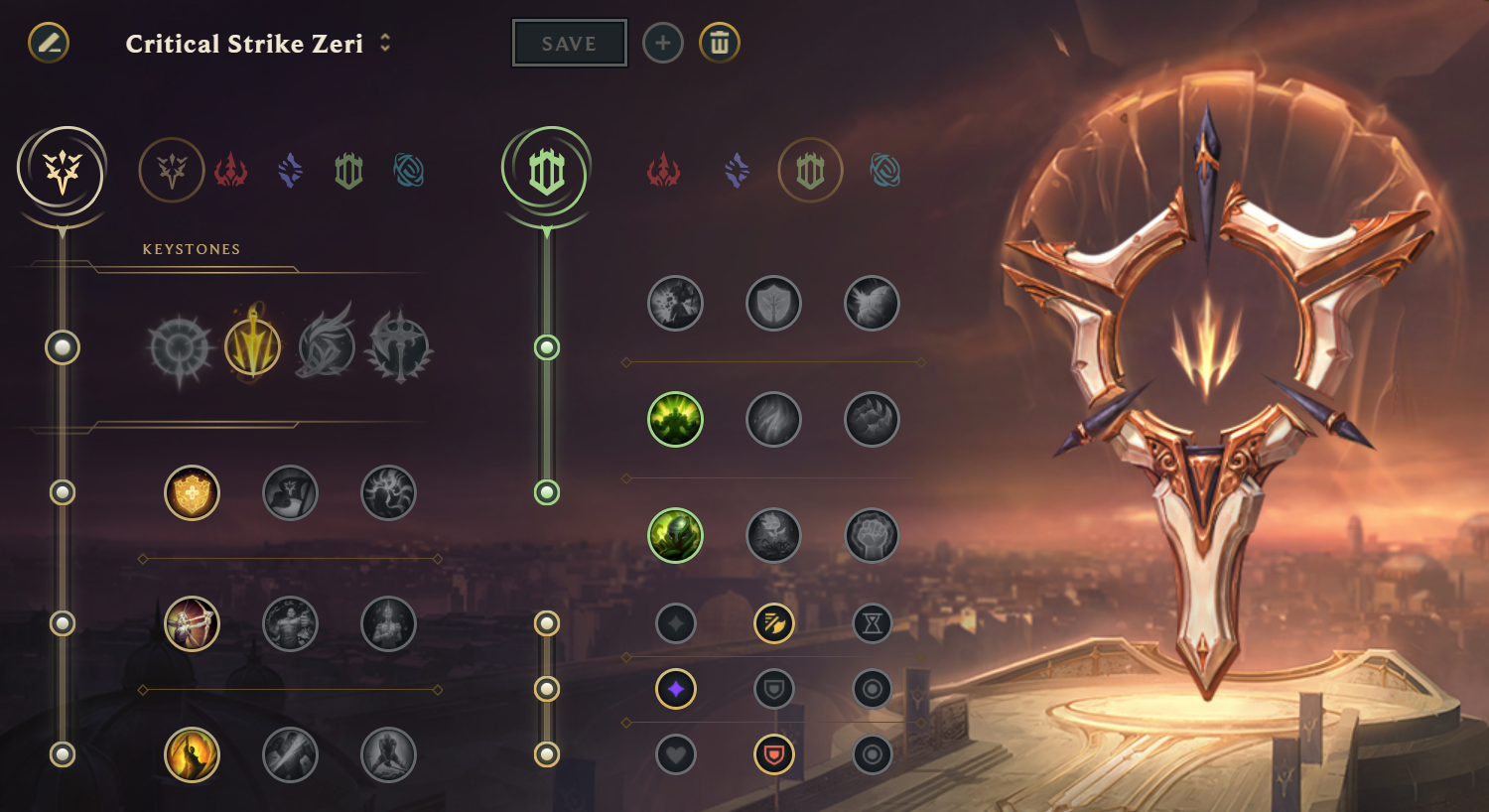Pick the glowing Coup de Grace rune
The height and width of the screenshot is (812, 1489).
pyautogui.click(x=192, y=754)
